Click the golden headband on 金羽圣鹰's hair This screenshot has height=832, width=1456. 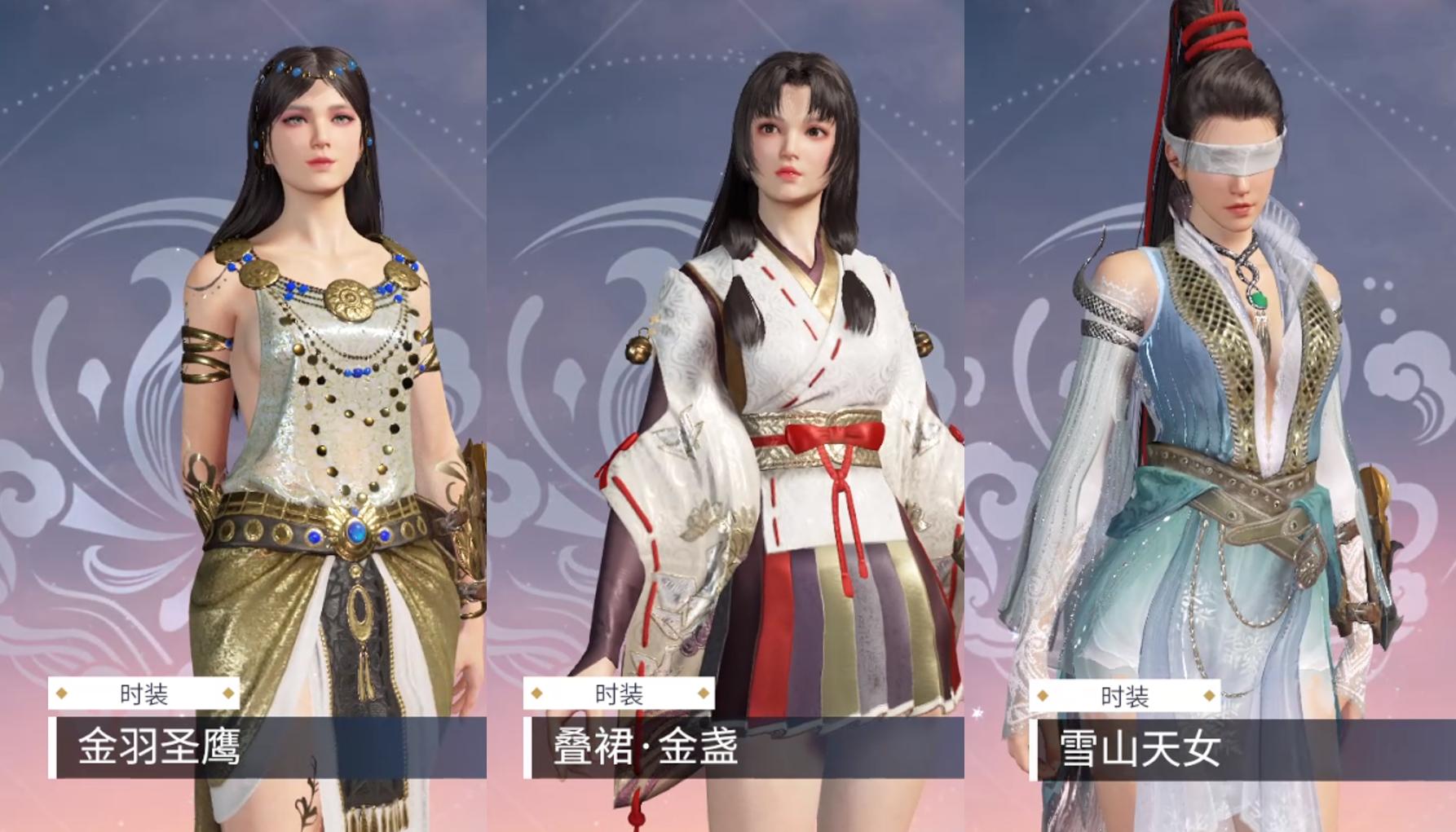[x=315, y=73]
